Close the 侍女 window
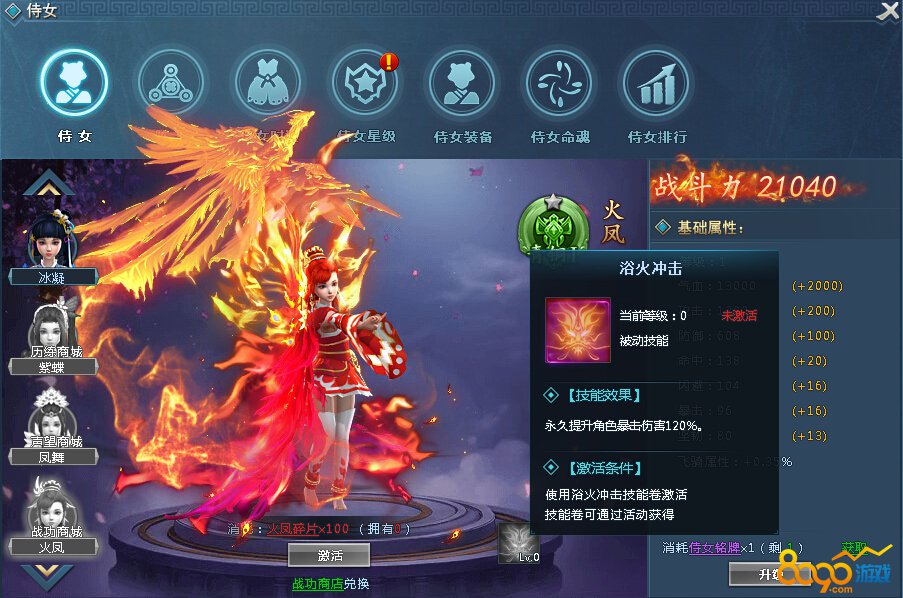This screenshot has width=903, height=598. pos(887,12)
